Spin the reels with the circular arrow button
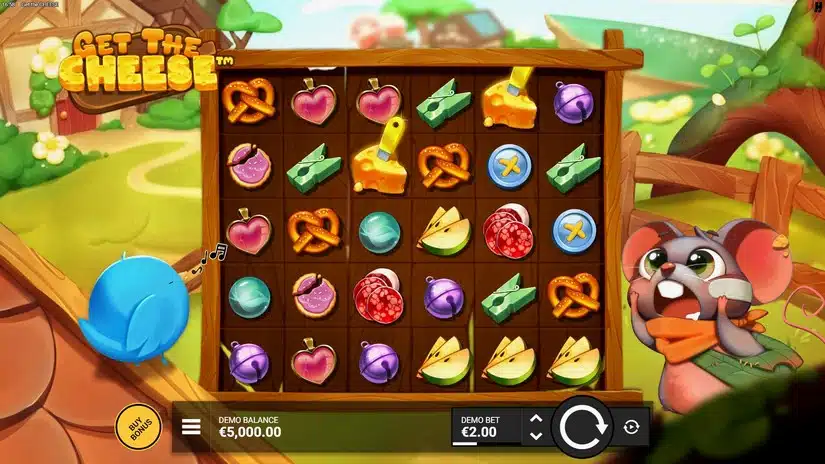Screen dimensions: 825x464 point(581,426)
